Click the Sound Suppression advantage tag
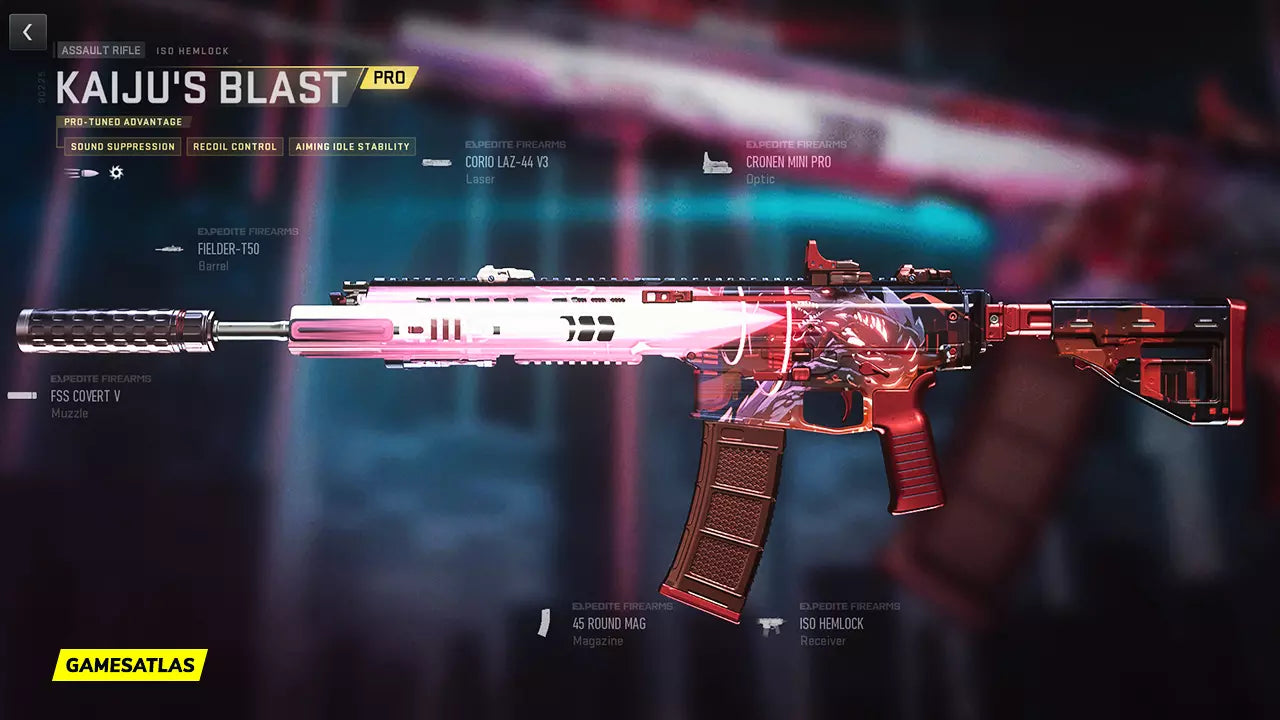 pyautogui.click(x=123, y=147)
